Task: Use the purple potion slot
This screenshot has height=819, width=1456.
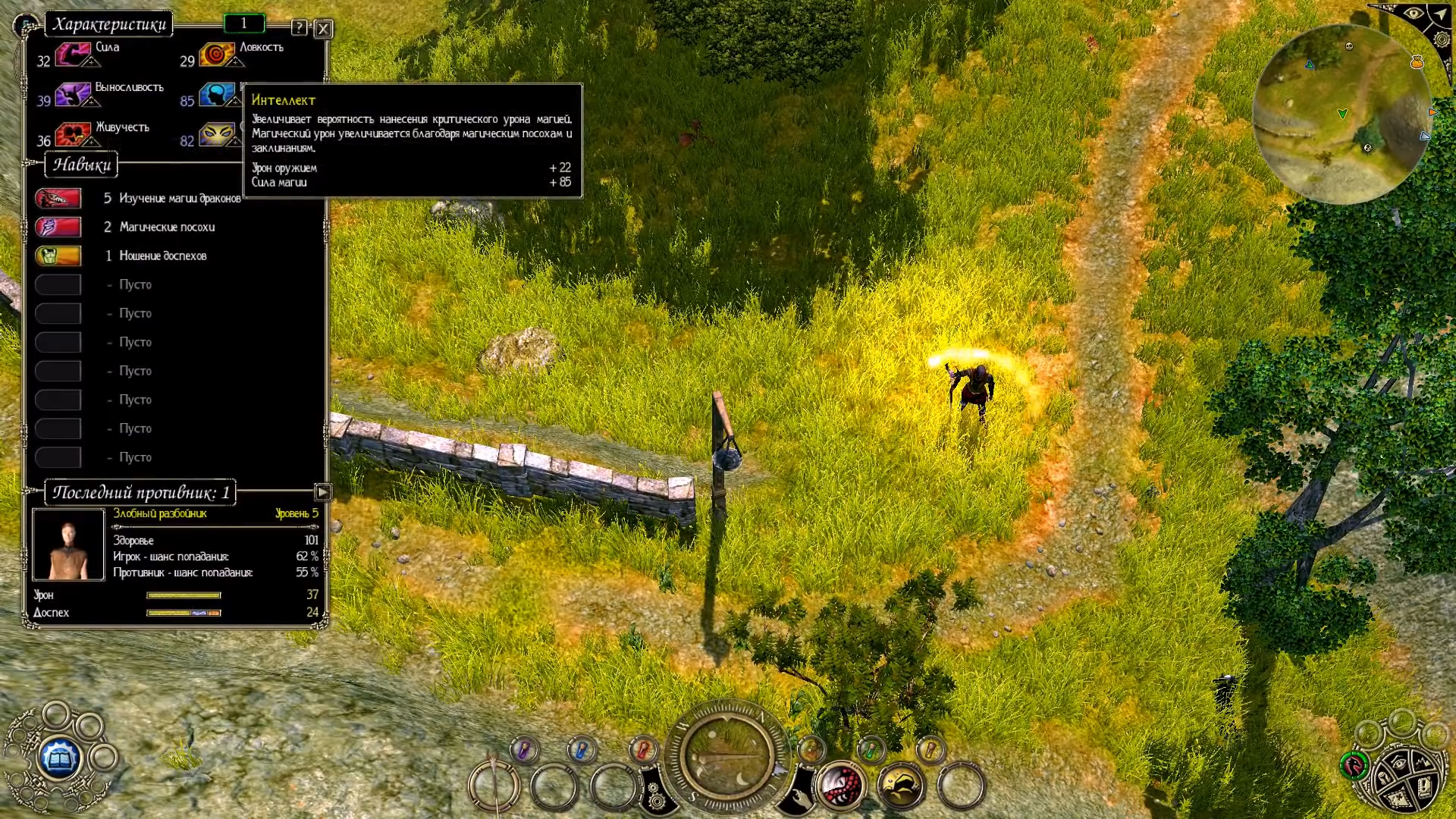Action: coord(523,751)
